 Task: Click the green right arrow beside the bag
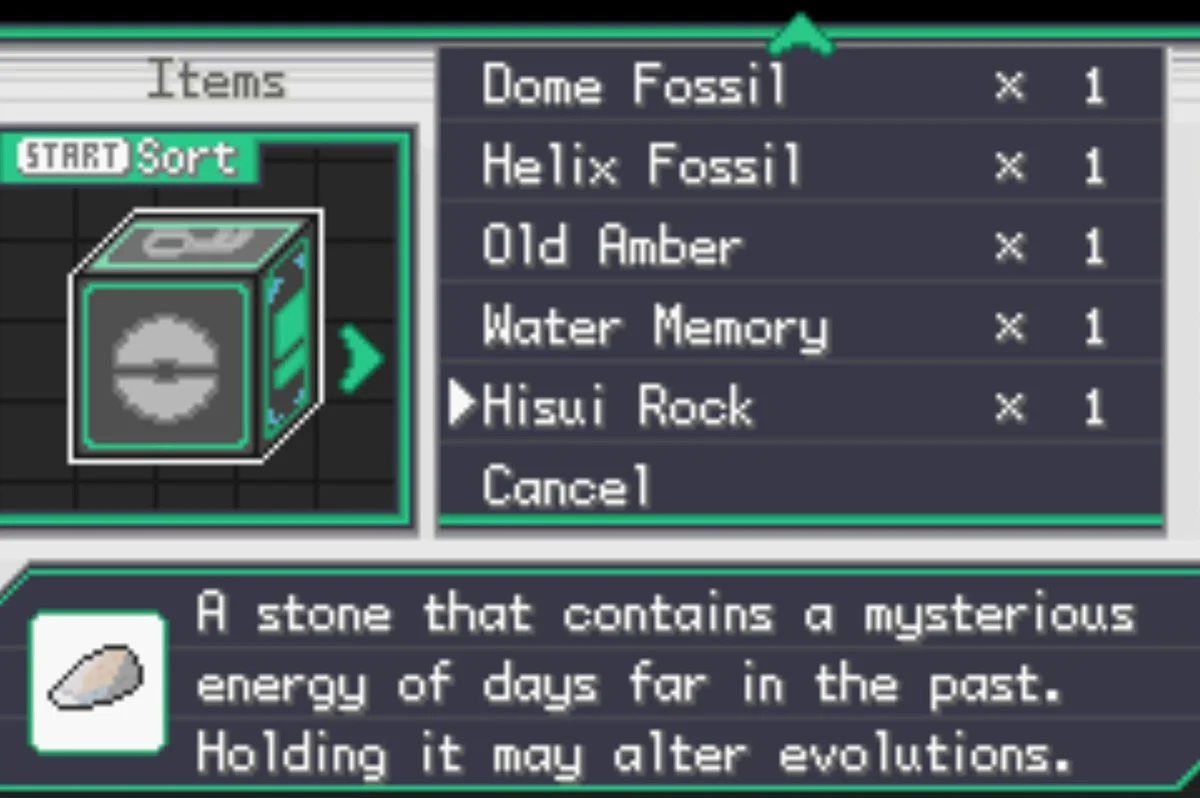(360, 357)
